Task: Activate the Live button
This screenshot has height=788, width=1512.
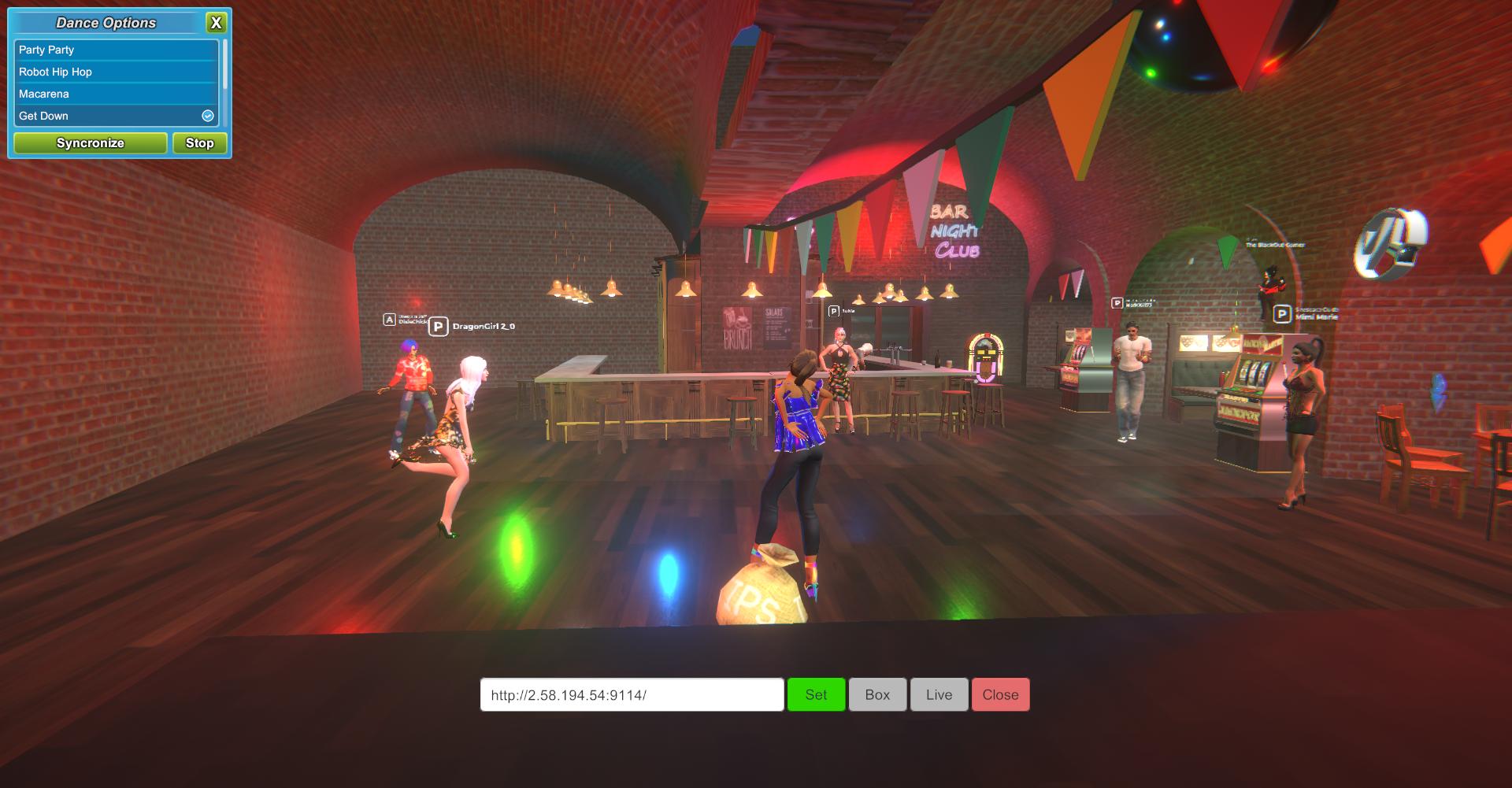Action: tap(939, 695)
